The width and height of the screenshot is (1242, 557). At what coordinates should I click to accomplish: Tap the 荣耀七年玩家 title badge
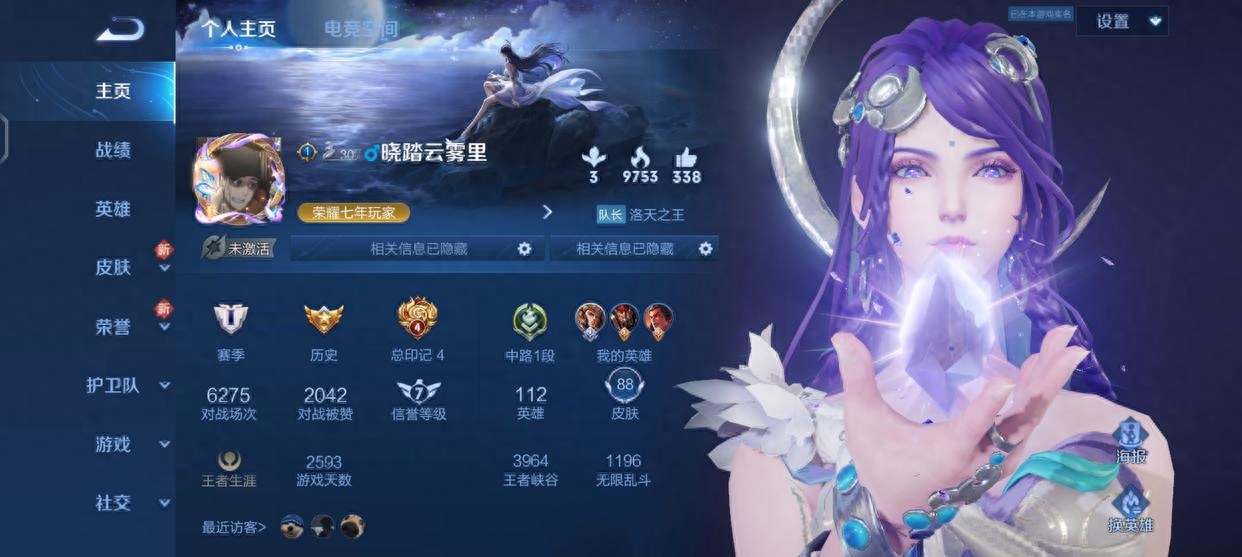pos(353,212)
